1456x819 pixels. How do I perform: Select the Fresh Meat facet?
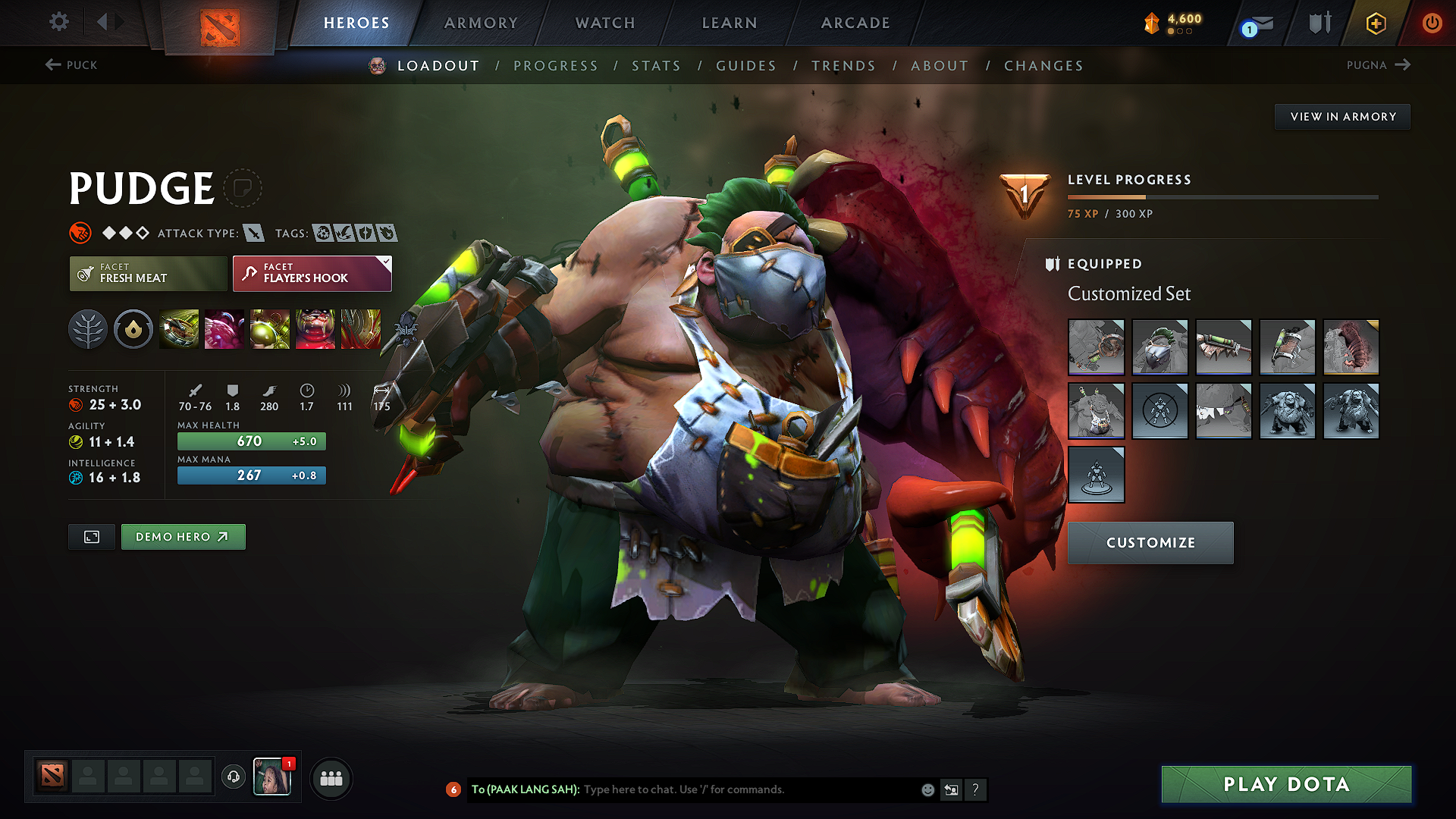[x=148, y=273]
